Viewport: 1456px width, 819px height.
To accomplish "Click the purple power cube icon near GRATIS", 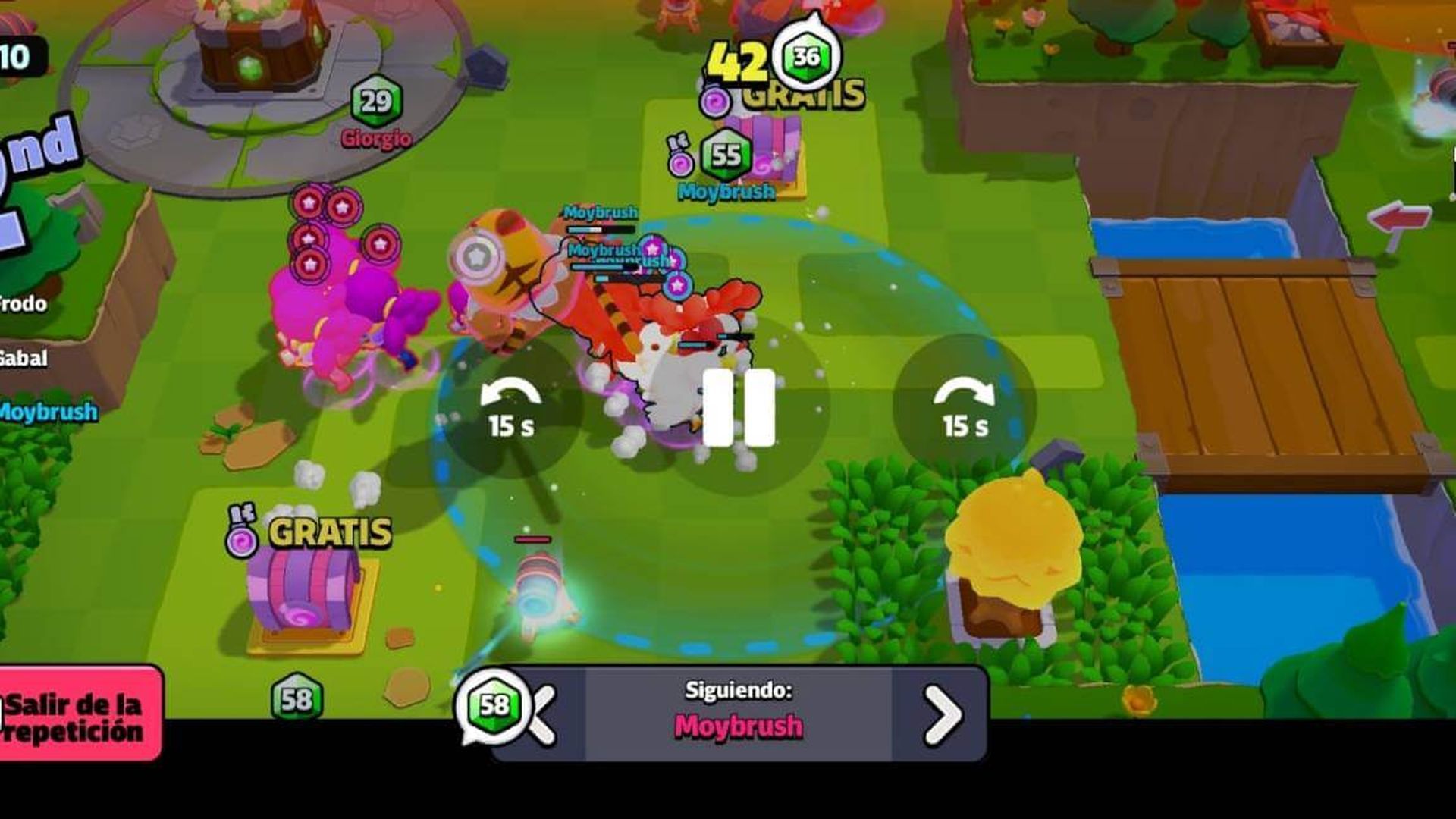I will pos(714,99).
